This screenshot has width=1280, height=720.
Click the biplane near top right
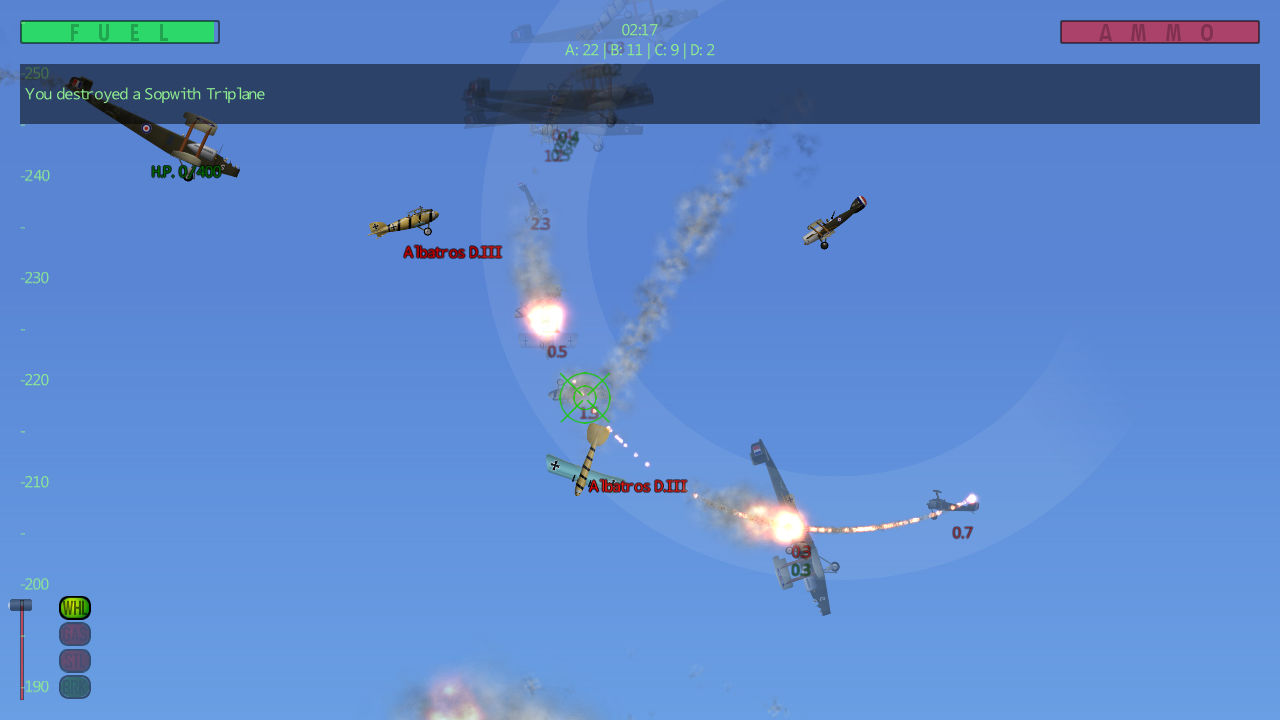[833, 222]
